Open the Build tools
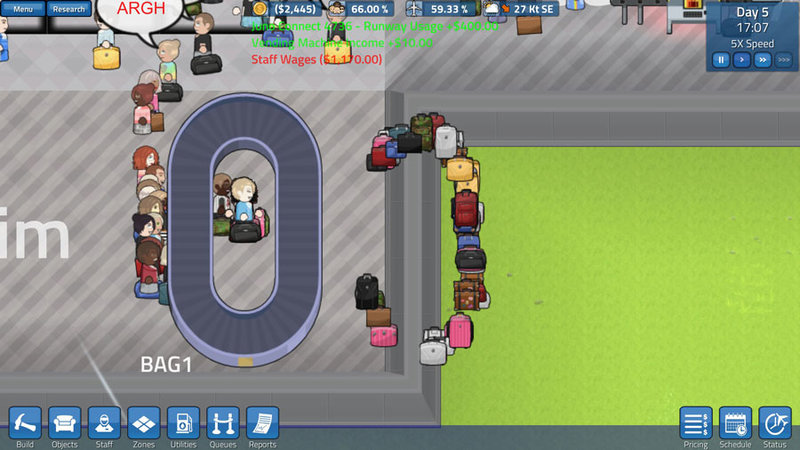Viewport: 800px width, 450px height. 25,423
